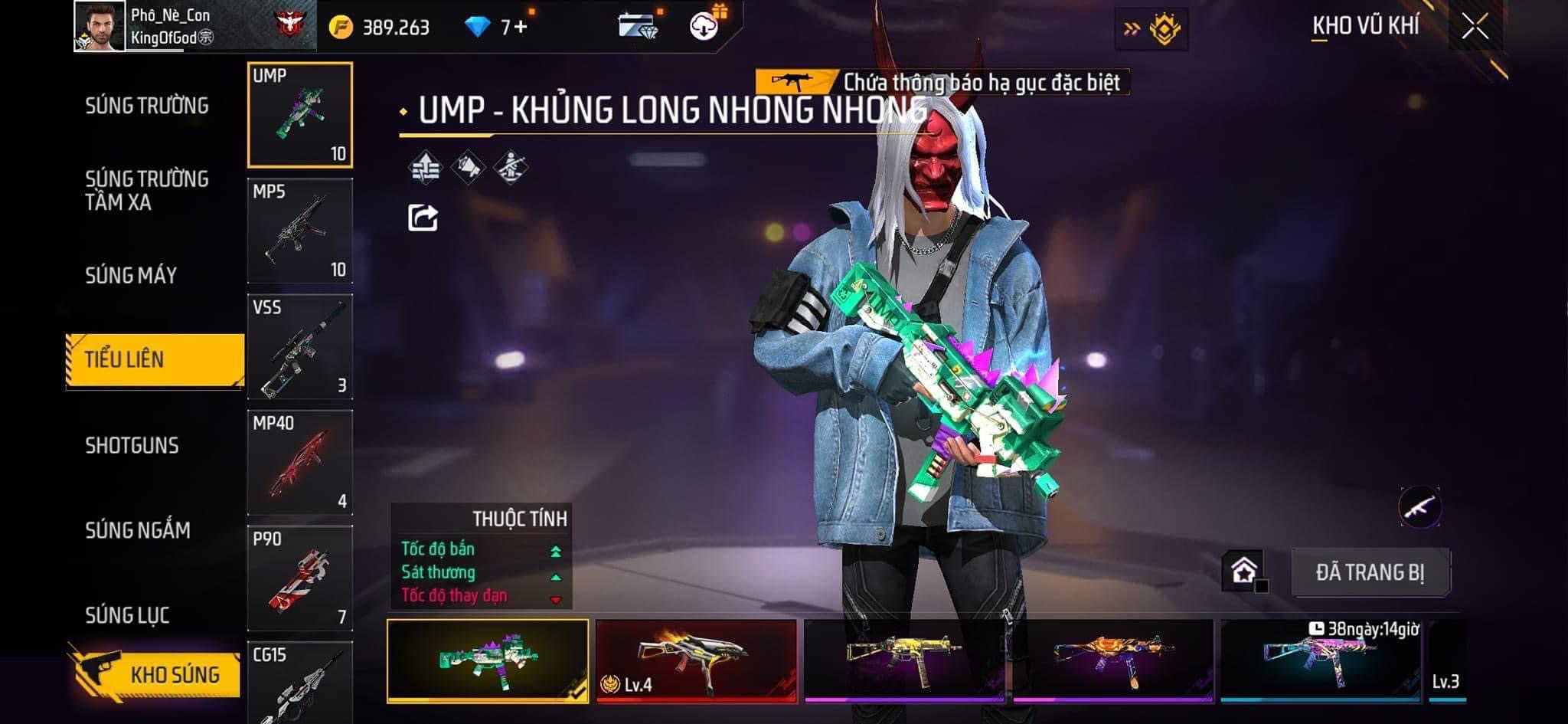Open the player profile avatar
The width and height of the screenshot is (1568, 724).
(x=100, y=27)
